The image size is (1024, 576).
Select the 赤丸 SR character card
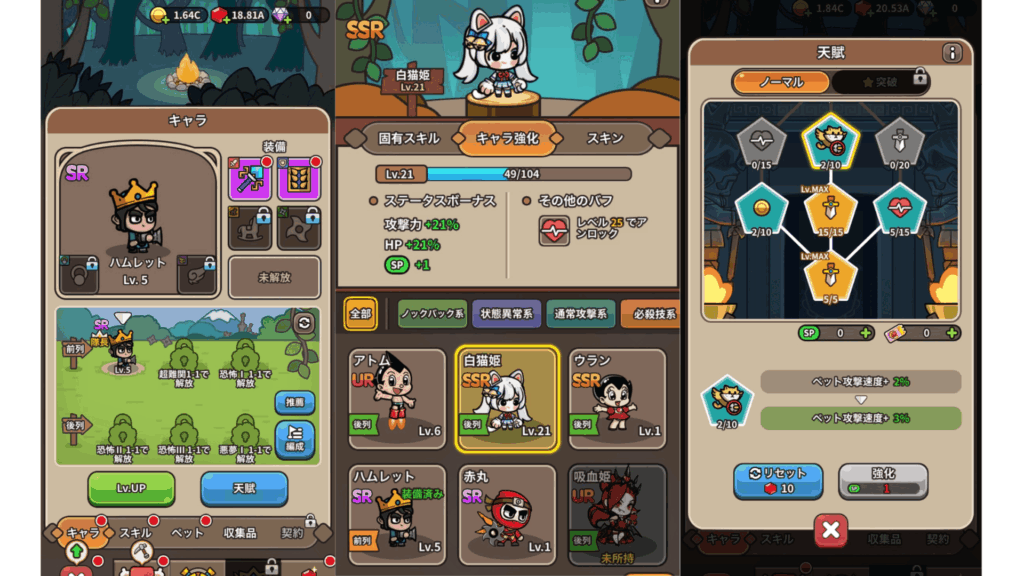pos(506,514)
